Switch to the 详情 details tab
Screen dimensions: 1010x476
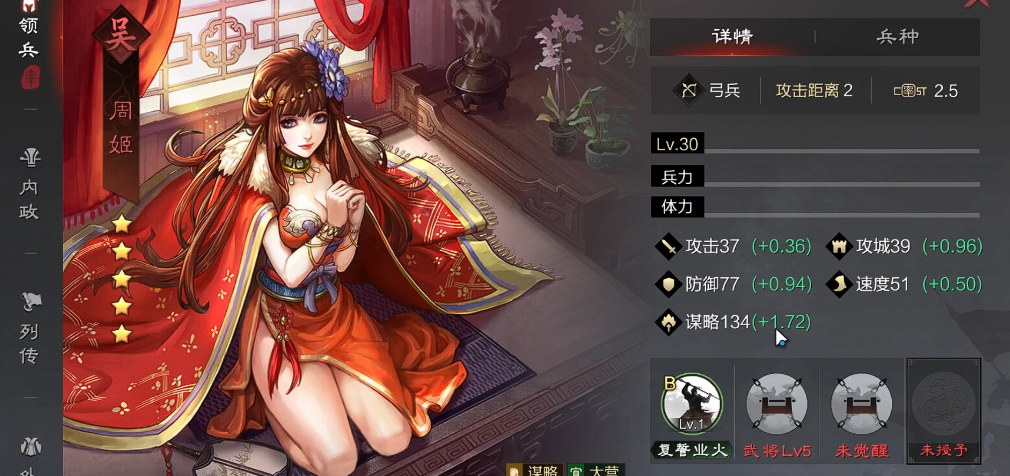click(732, 37)
